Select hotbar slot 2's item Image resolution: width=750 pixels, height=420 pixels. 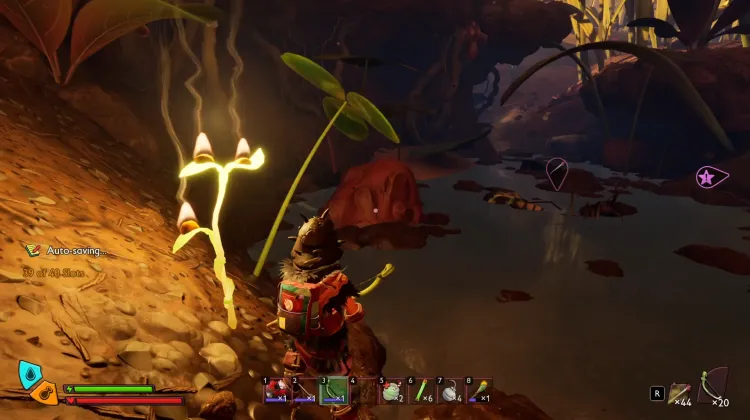tap(305, 391)
